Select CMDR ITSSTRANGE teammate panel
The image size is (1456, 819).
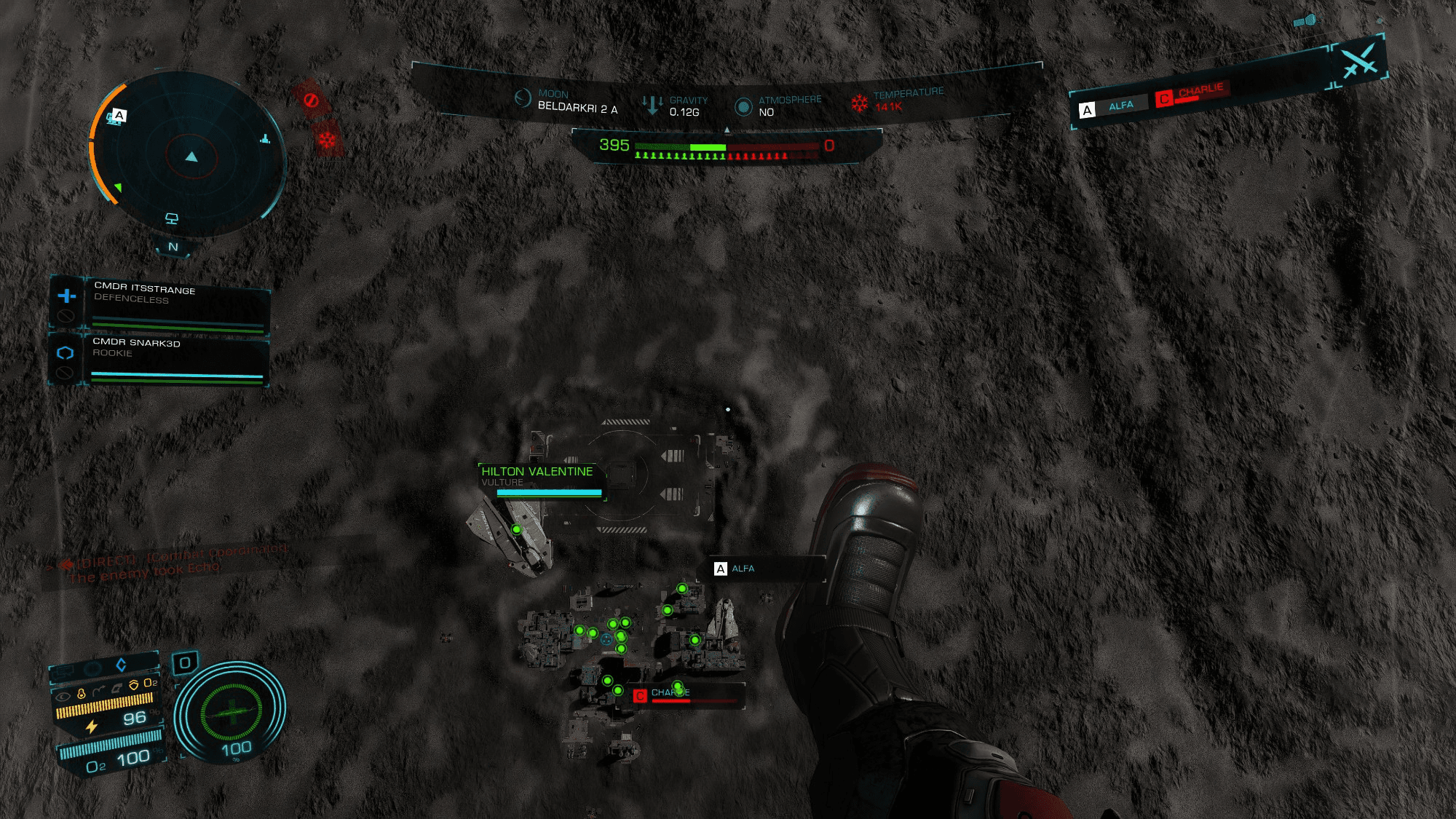click(x=175, y=304)
